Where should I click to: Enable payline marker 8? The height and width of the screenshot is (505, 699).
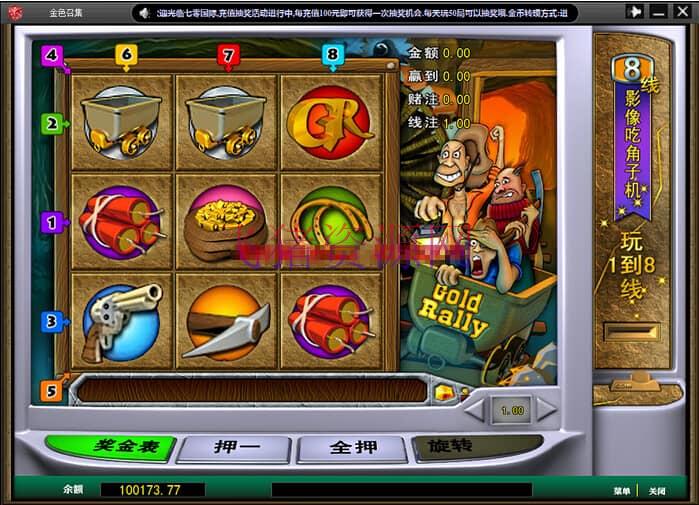(333, 55)
